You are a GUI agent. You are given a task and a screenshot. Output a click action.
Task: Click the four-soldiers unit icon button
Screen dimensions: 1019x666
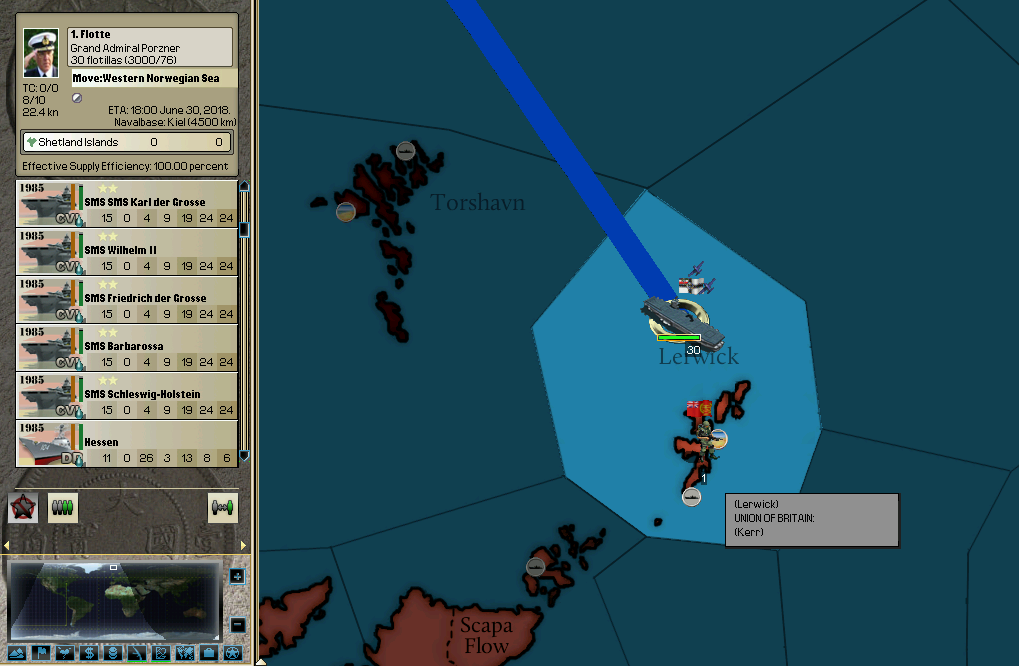(62, 508)
